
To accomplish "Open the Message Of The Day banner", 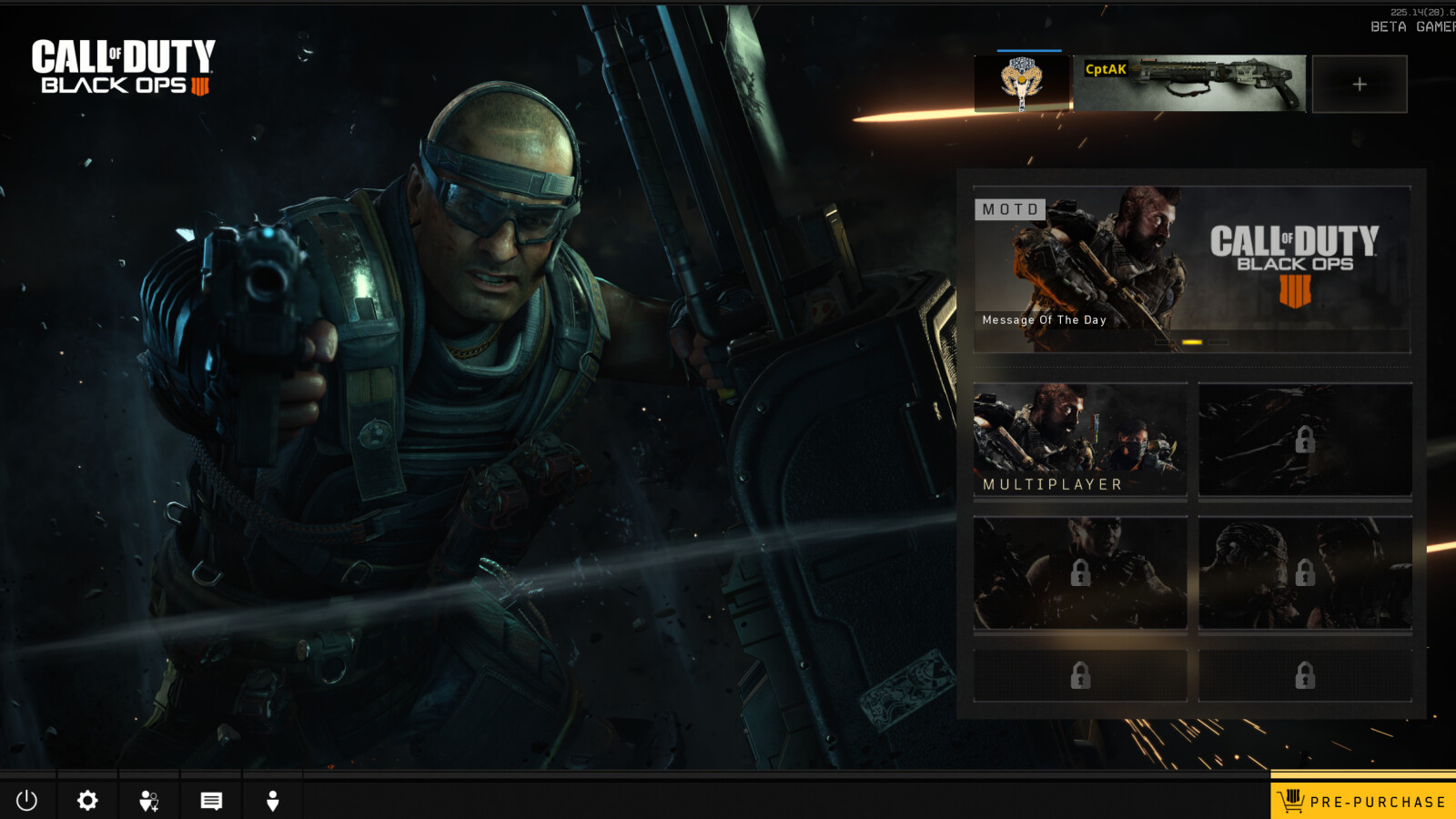I will coord(1192,269).
